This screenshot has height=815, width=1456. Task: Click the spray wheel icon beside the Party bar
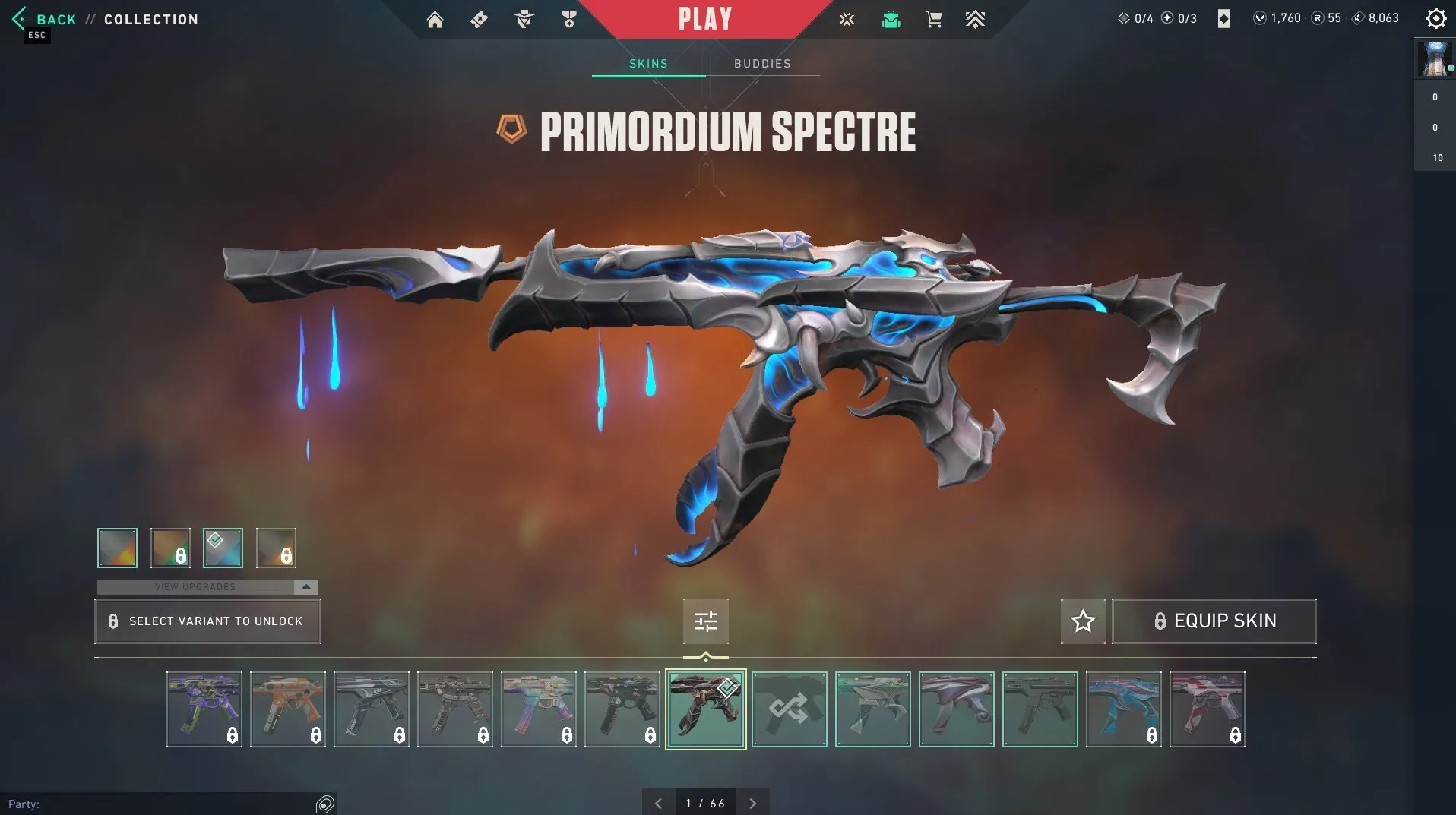click(325, 802)
